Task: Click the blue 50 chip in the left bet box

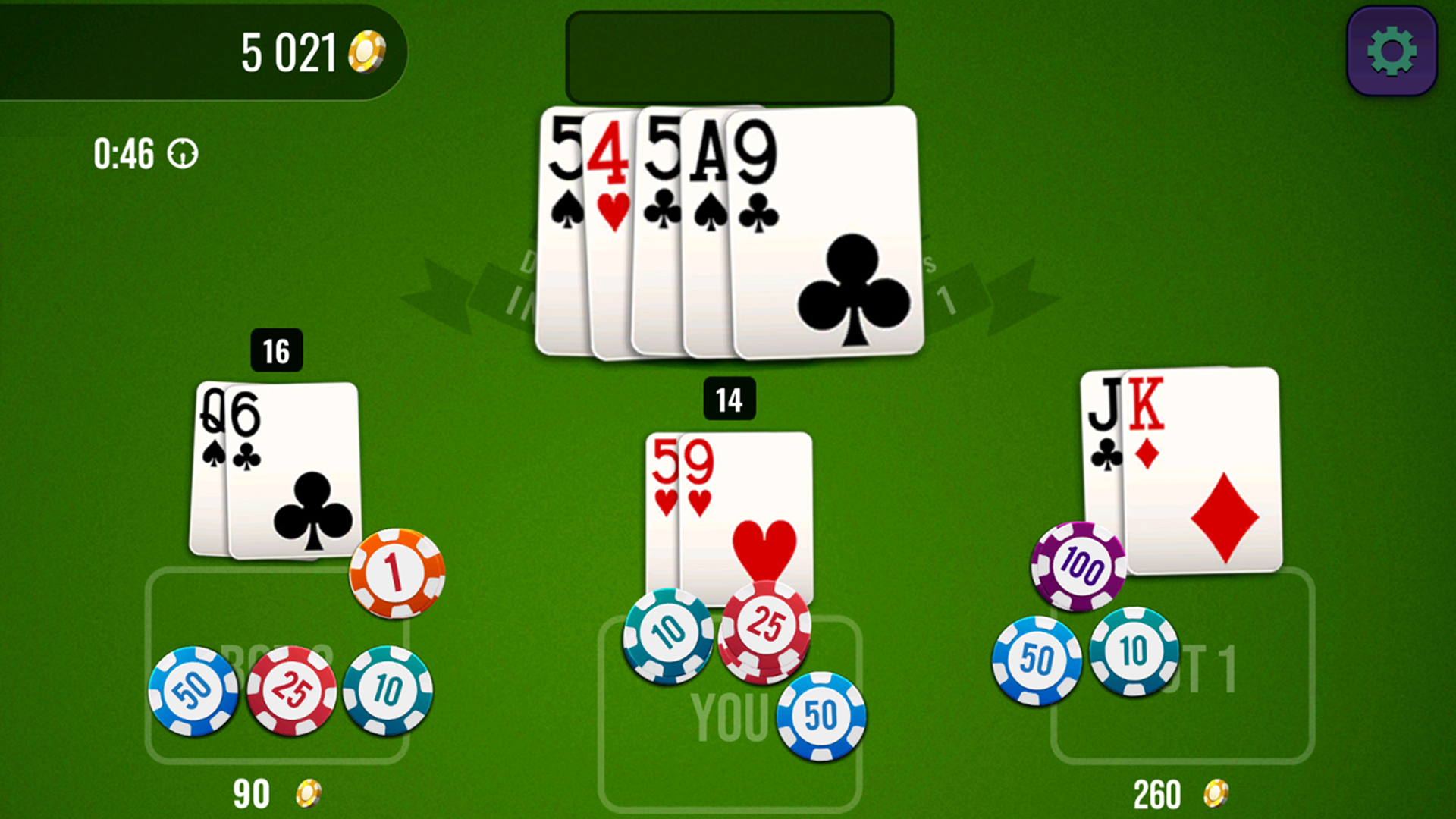Action: pos(195,692)
